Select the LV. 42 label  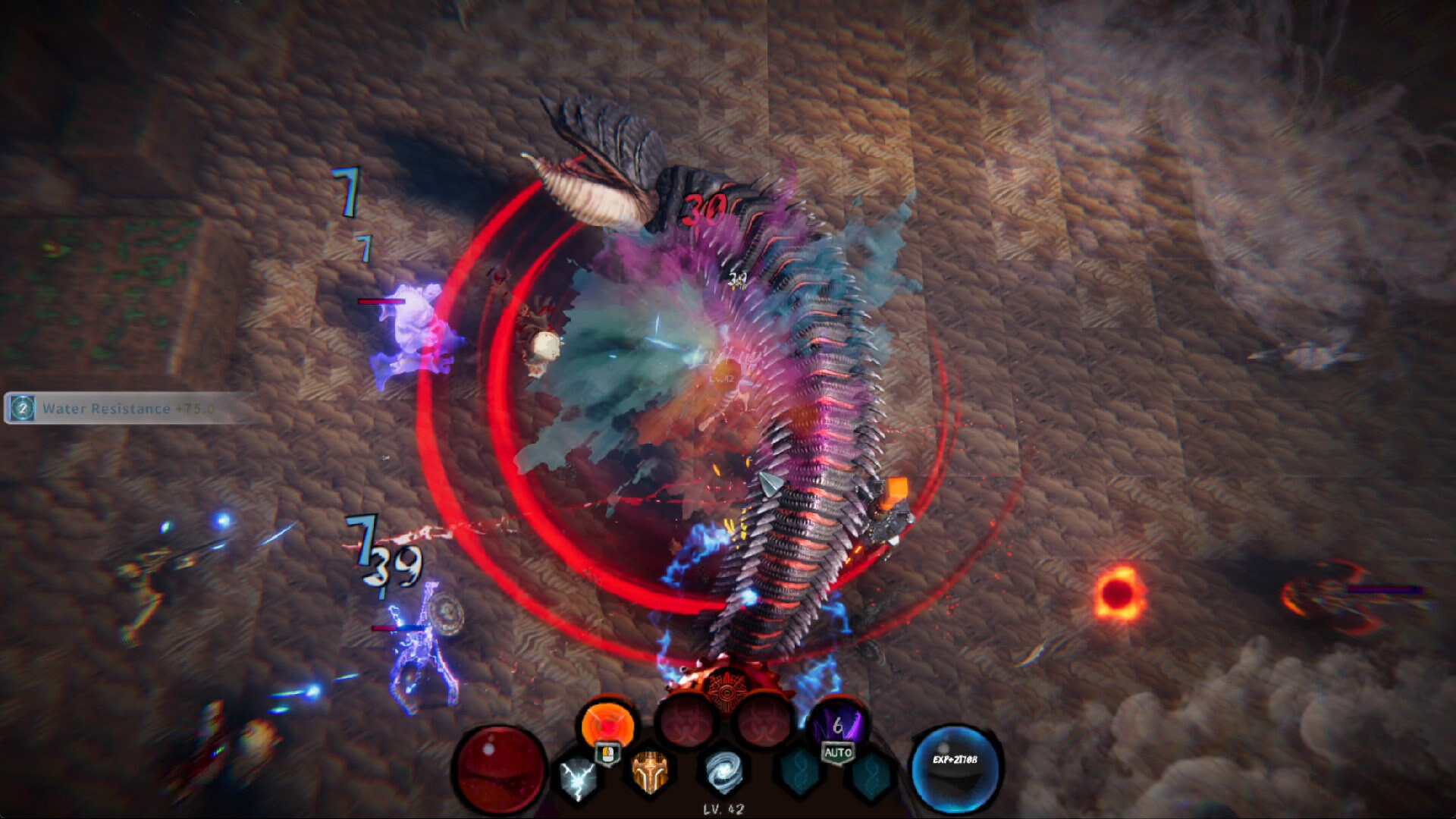click(725, 808)
